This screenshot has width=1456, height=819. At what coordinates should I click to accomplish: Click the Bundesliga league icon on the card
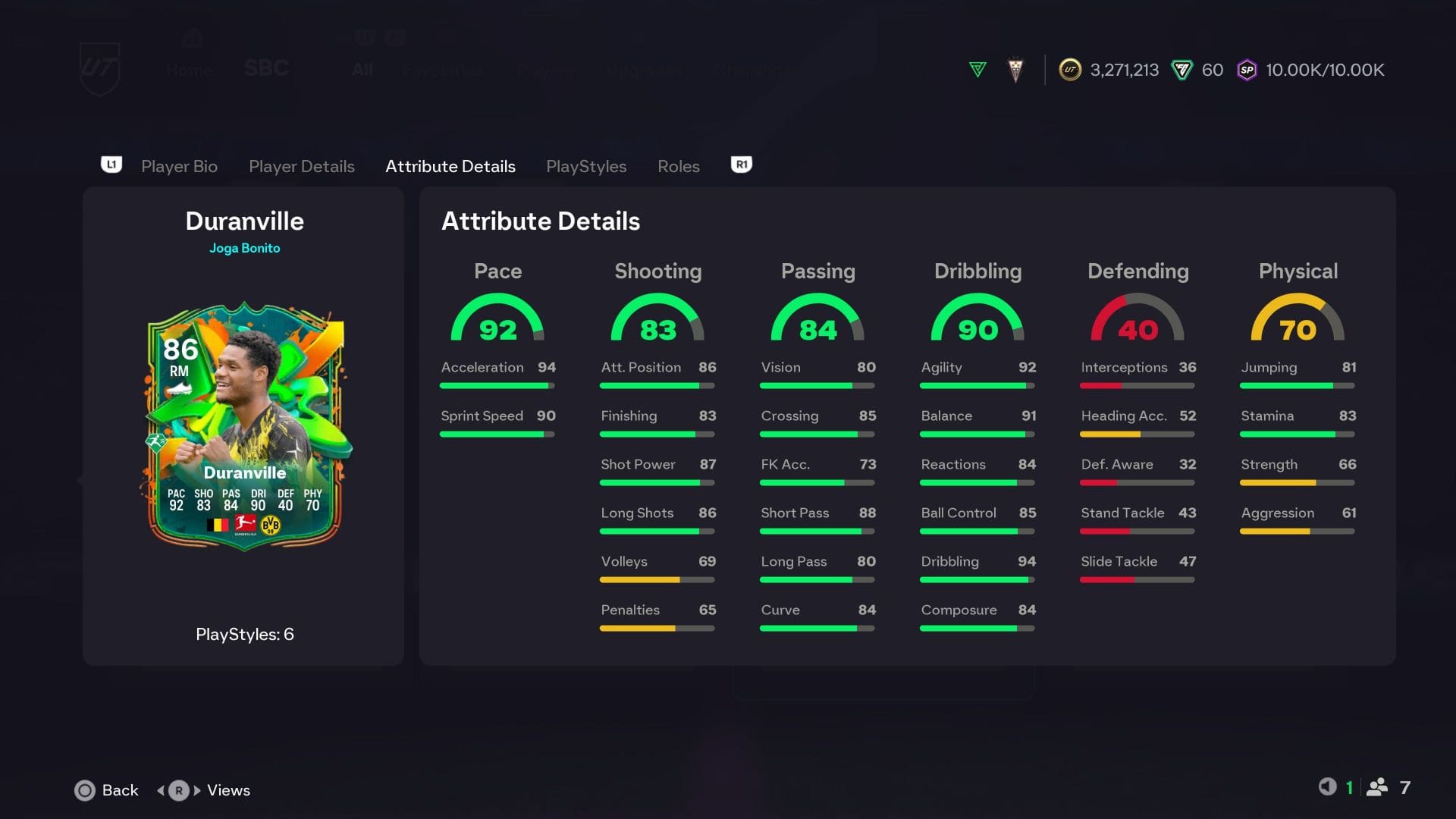[244, 523]
